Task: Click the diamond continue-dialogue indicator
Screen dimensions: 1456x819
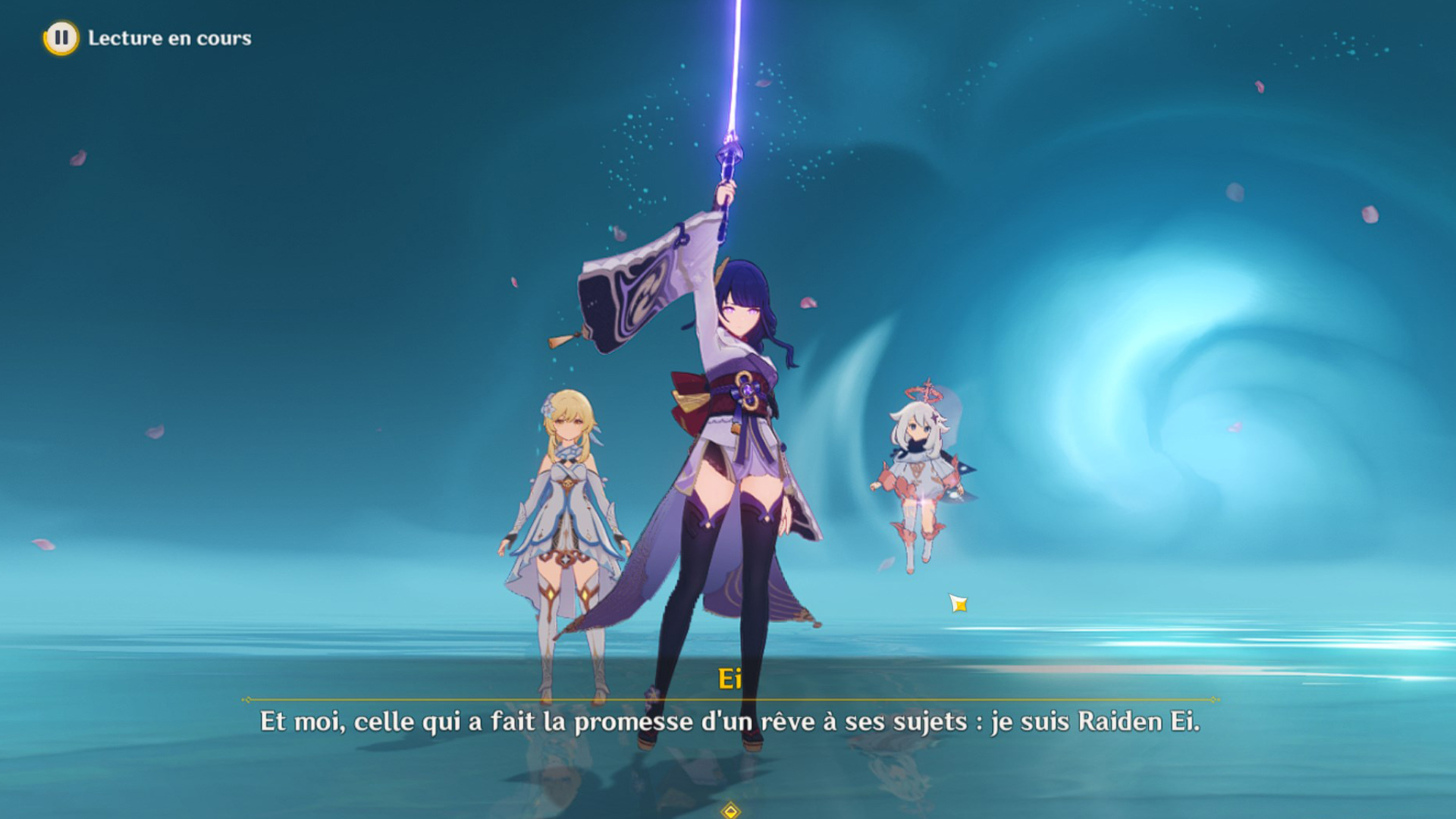Action: point(730,811)
